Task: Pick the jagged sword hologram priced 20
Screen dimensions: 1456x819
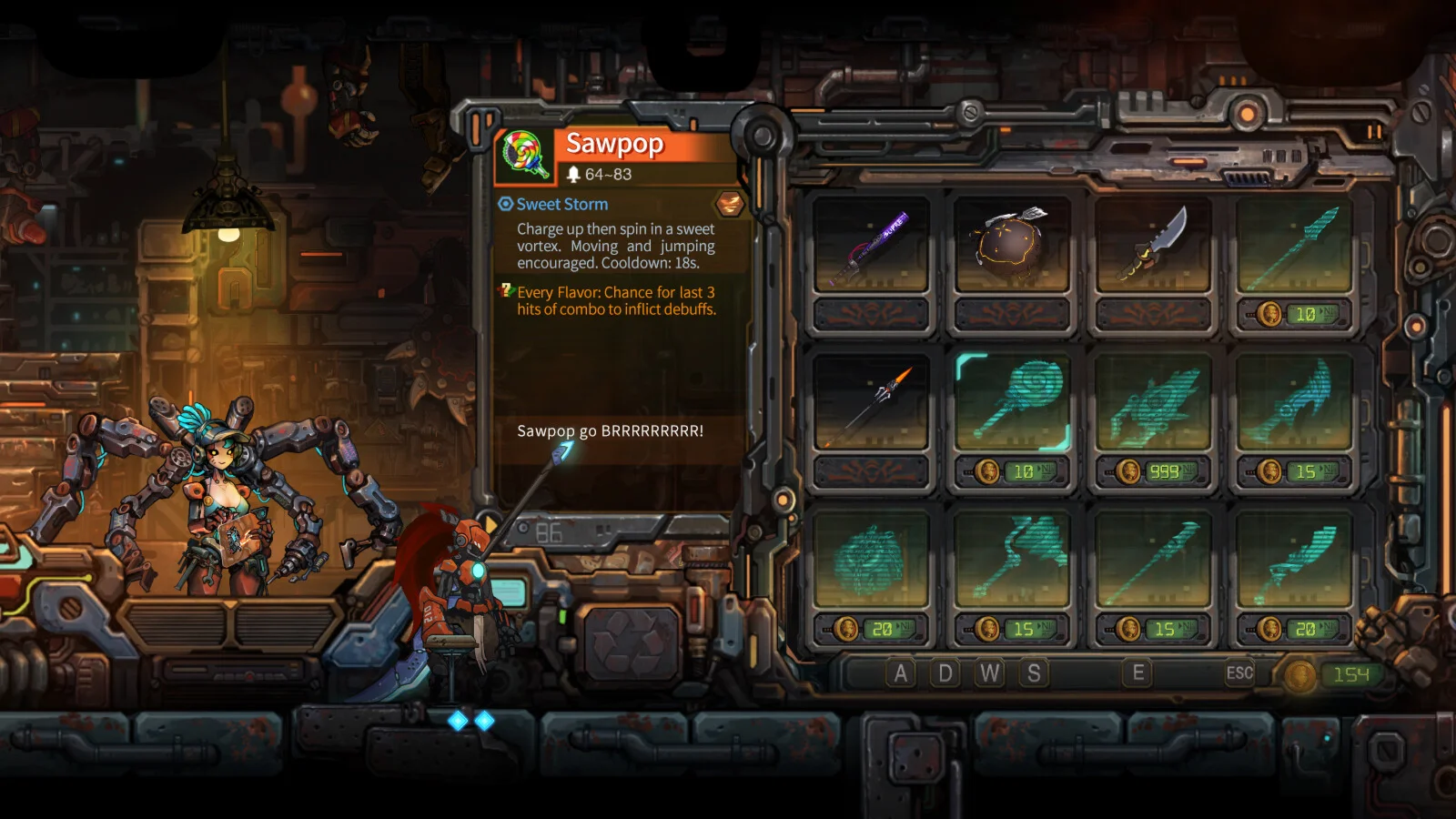Action: [x=1294, y=558]
